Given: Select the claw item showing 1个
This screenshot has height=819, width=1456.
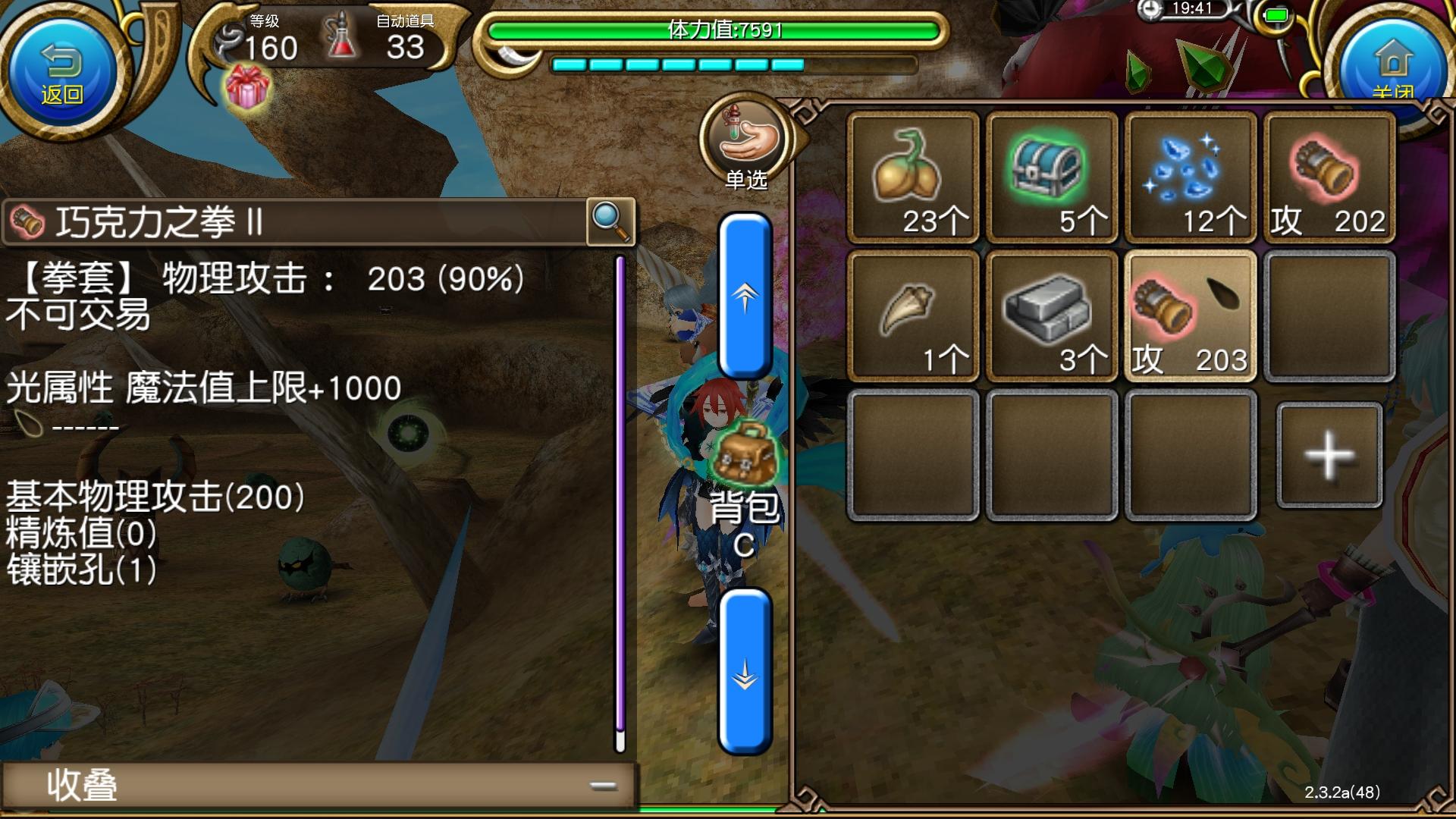Looking at the screenshot, I should pyautogui.click(x=912, y=315).
